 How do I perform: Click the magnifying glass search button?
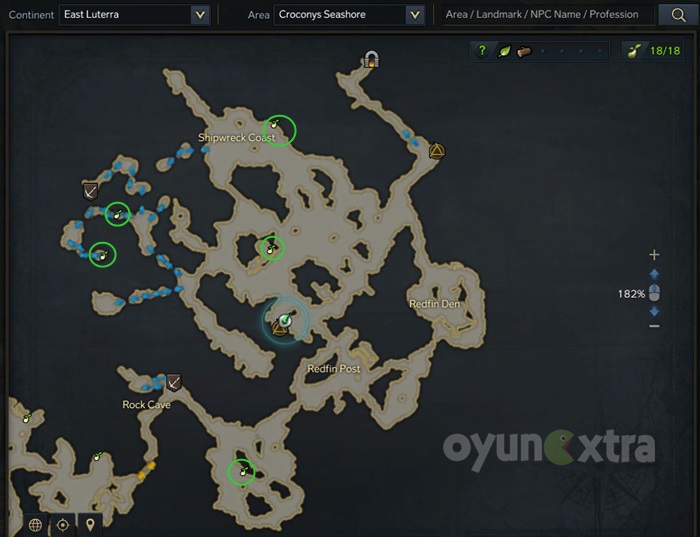pos(672,15)
